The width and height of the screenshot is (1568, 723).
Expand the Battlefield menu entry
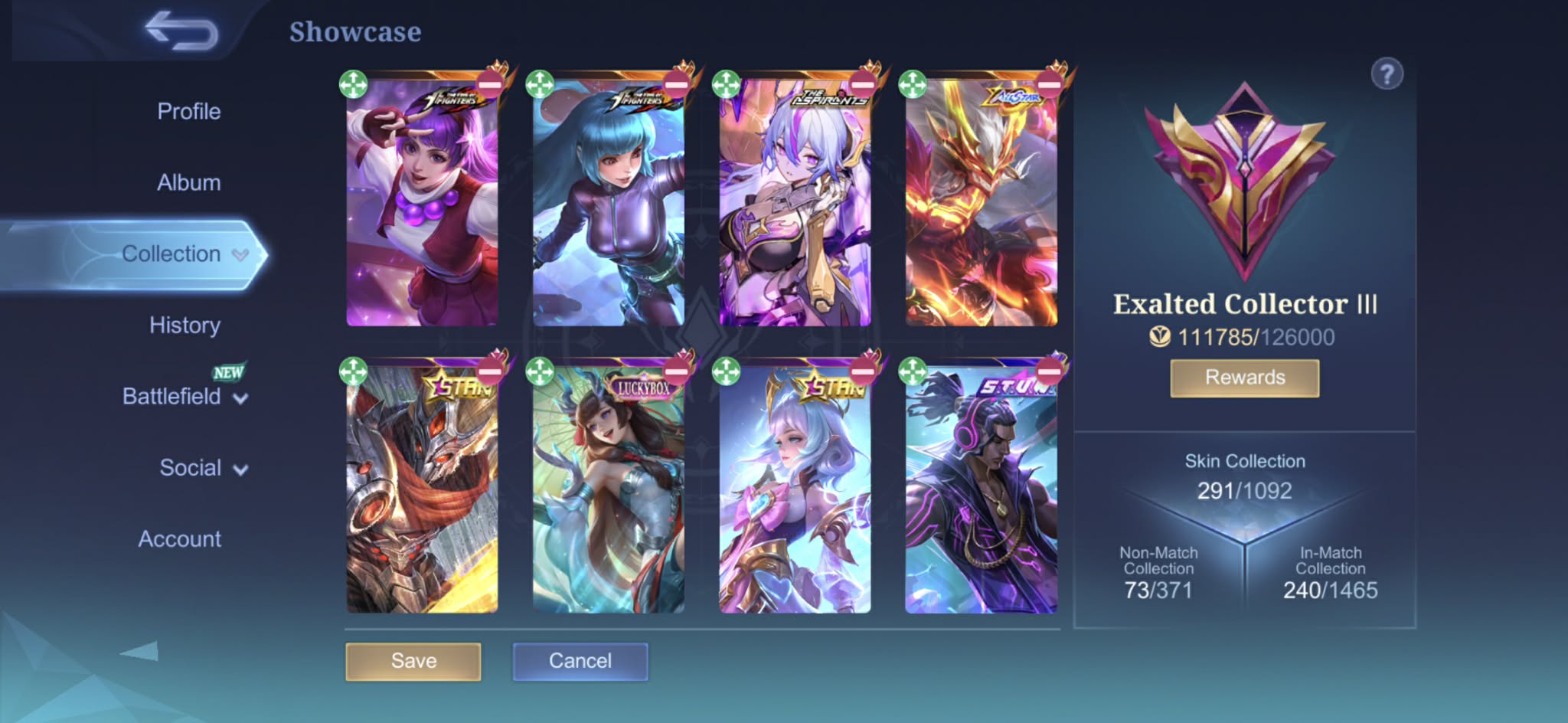coord(184,397)
